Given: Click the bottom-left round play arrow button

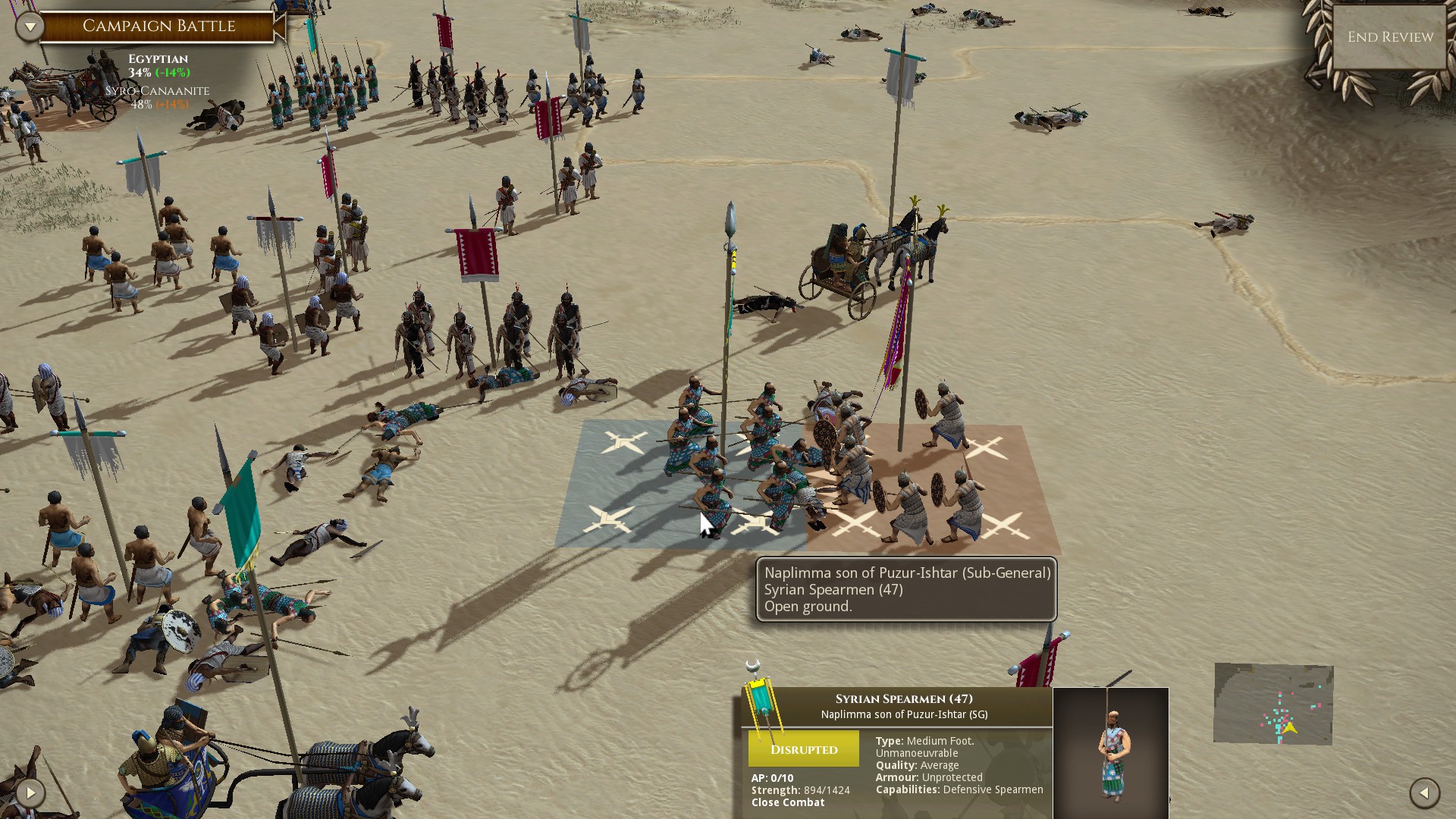Looking at the screenshot, I should click(x=30, y=793).
